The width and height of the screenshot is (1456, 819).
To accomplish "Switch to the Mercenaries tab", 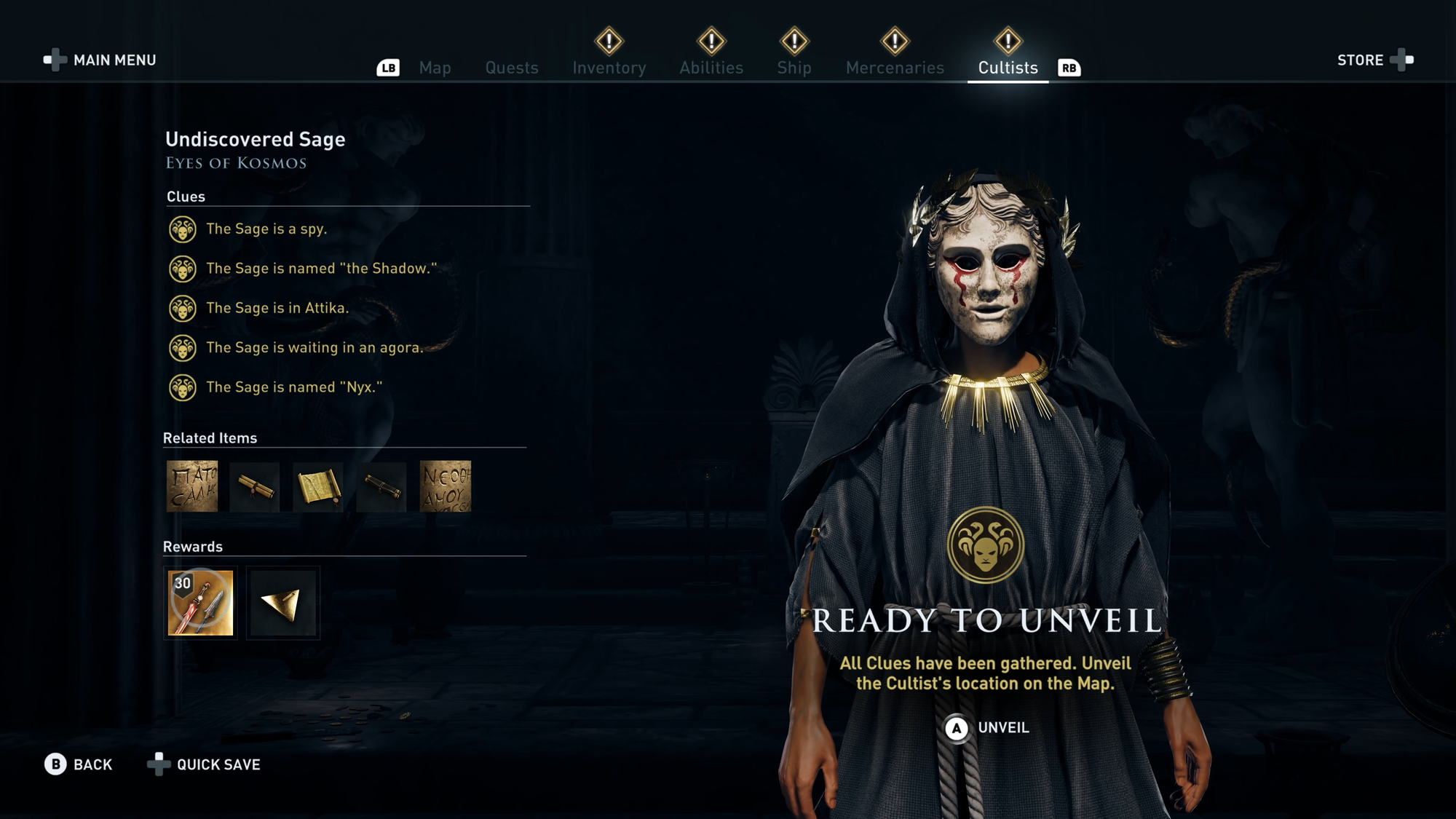I will (895, 68).
